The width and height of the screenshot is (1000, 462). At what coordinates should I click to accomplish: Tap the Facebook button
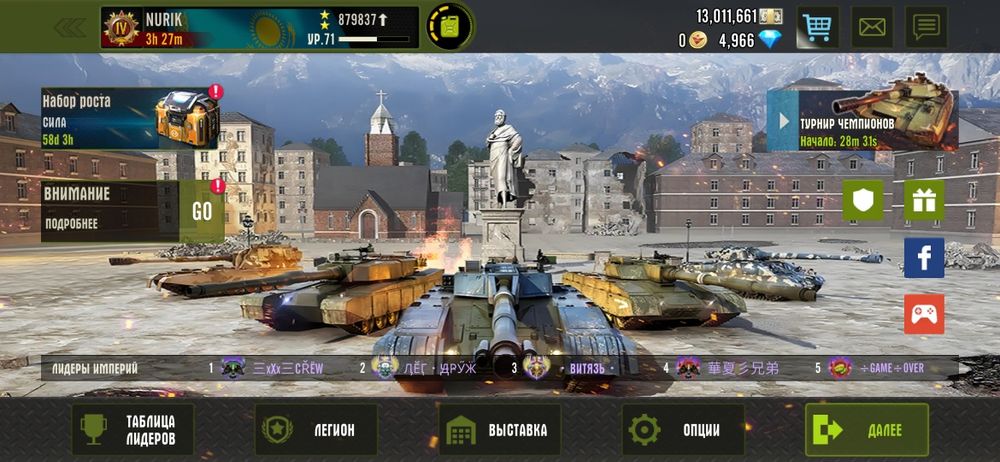pyautogui.click(x=924, y=257)
